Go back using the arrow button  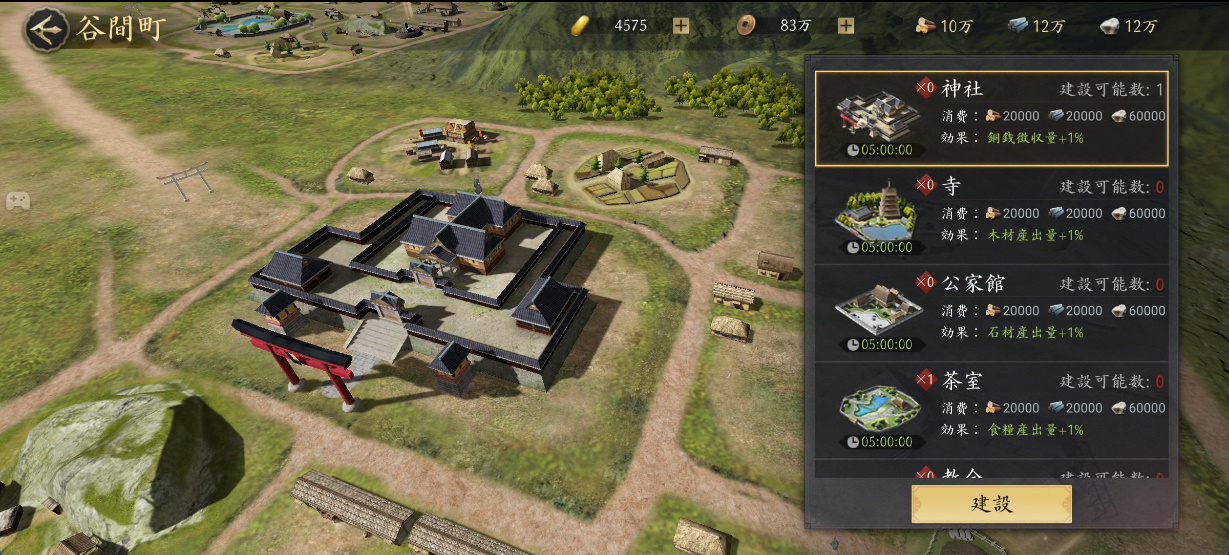pyautogui.click(x=45, y=28)
